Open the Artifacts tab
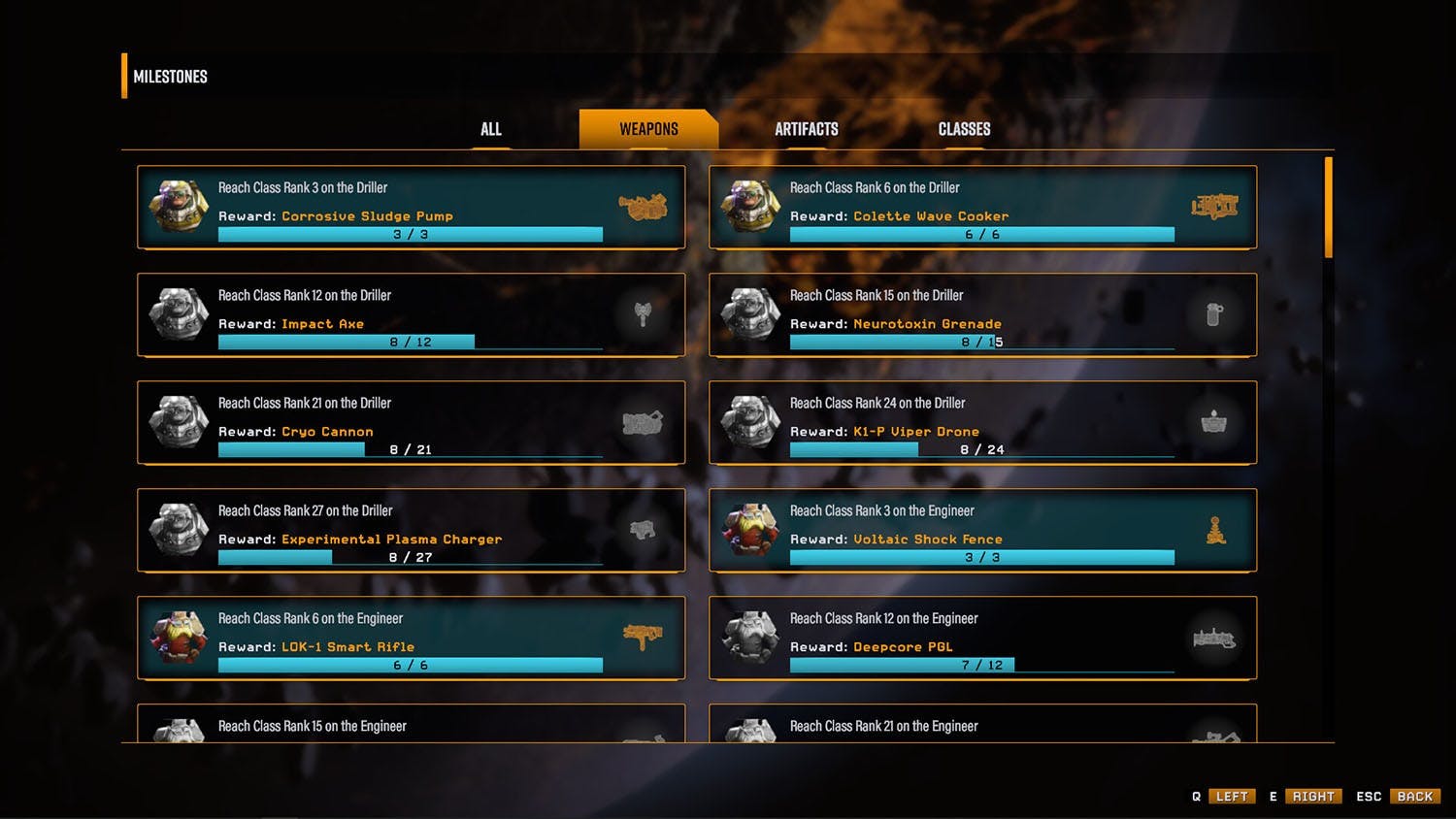Screen dimensions: 1456x819 point(806,129)
